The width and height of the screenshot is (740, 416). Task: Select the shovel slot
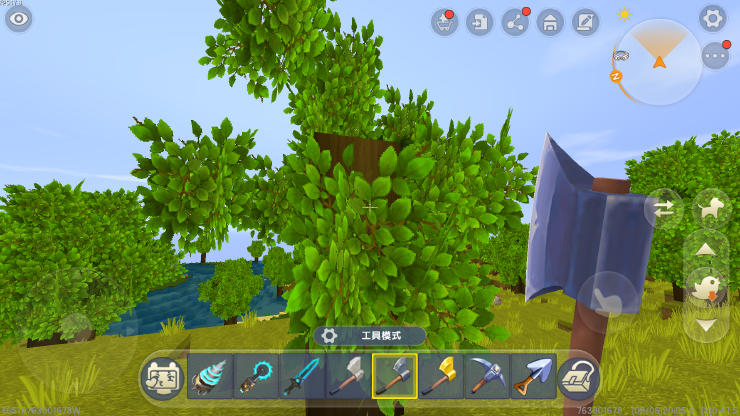pyautogui.click(x=533, y=376)
